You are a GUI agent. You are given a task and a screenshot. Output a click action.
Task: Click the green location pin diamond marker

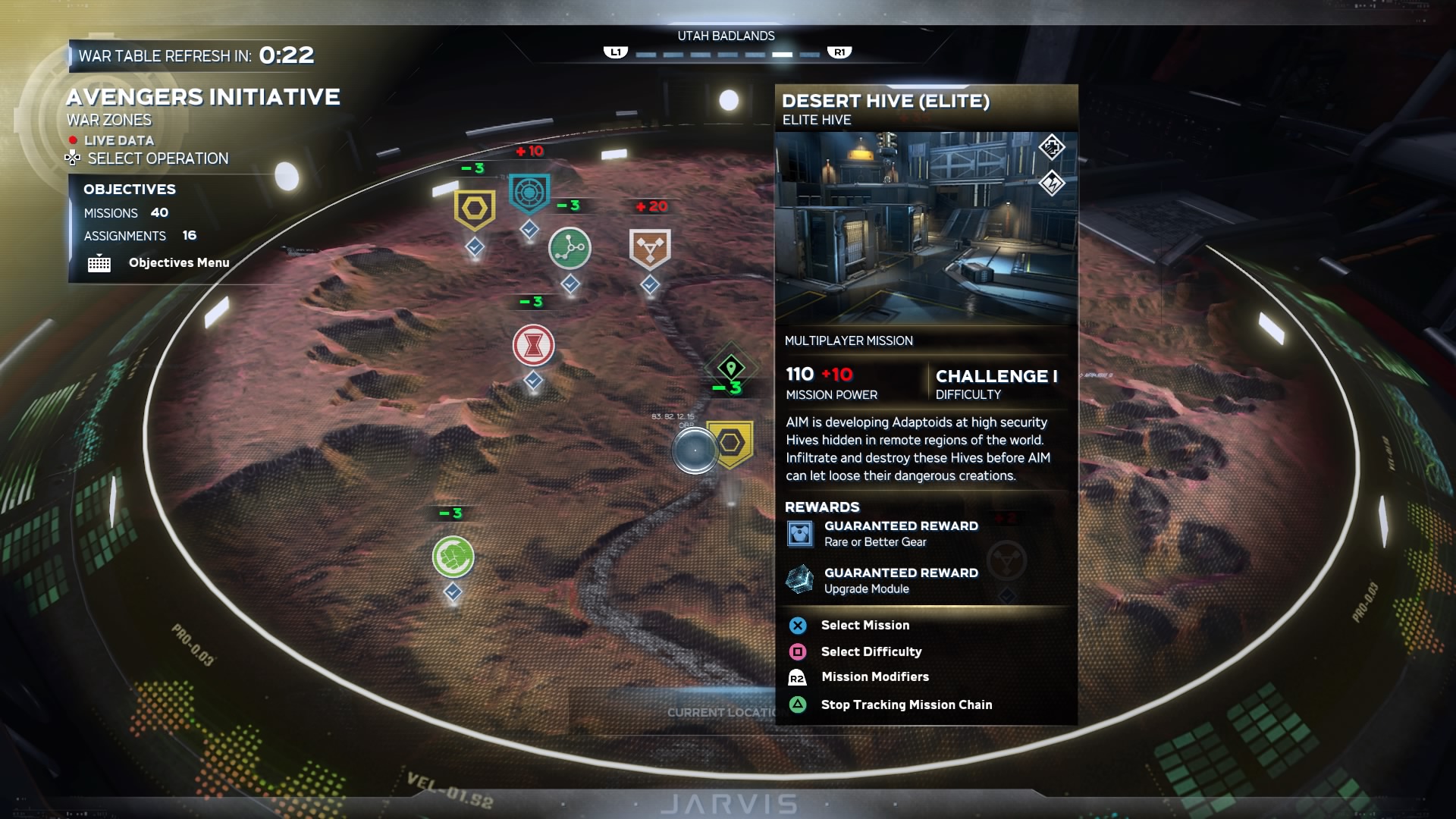[x=731, y=369]
